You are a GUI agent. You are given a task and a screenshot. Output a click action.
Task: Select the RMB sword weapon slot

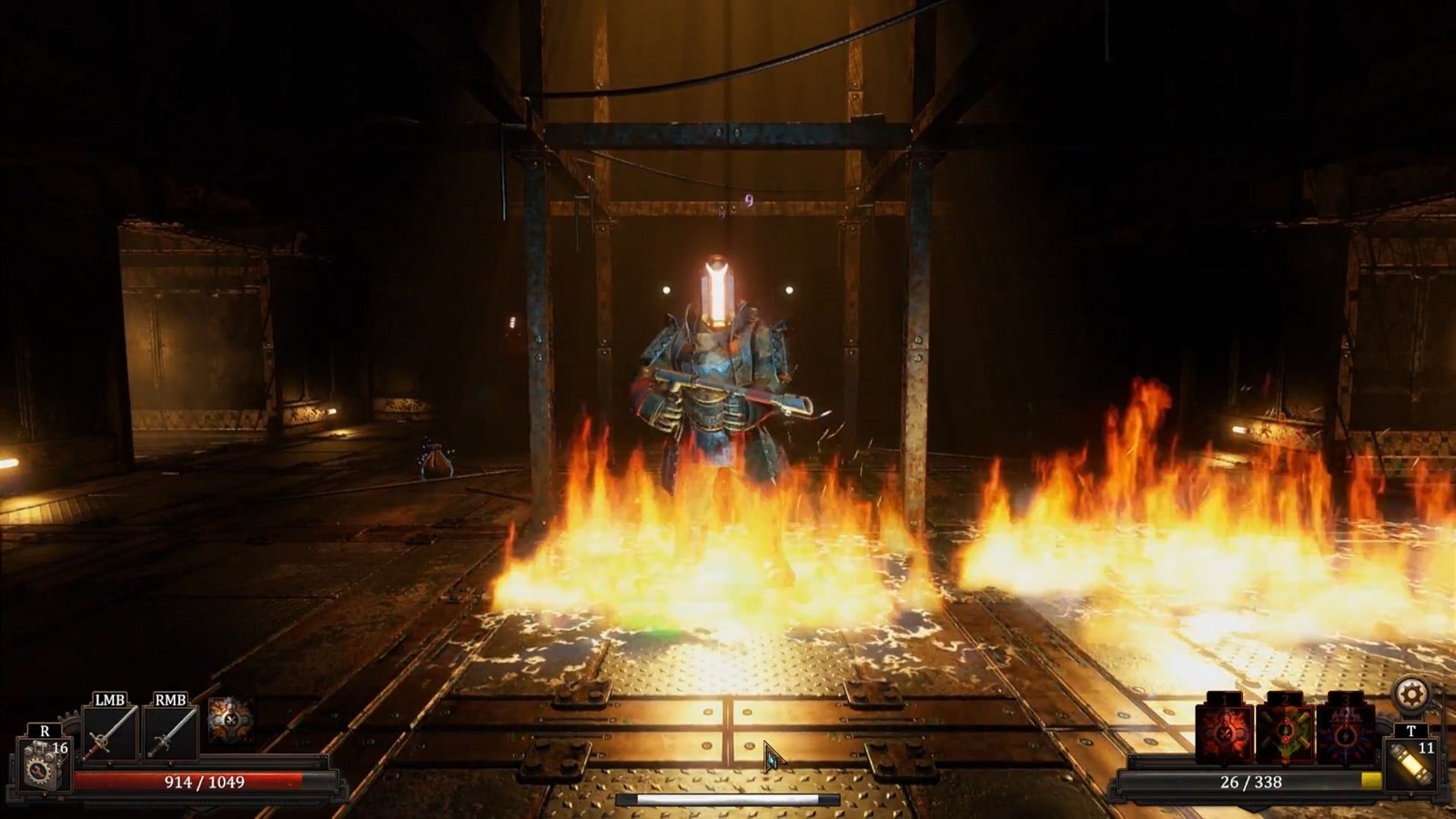[170, 733]
